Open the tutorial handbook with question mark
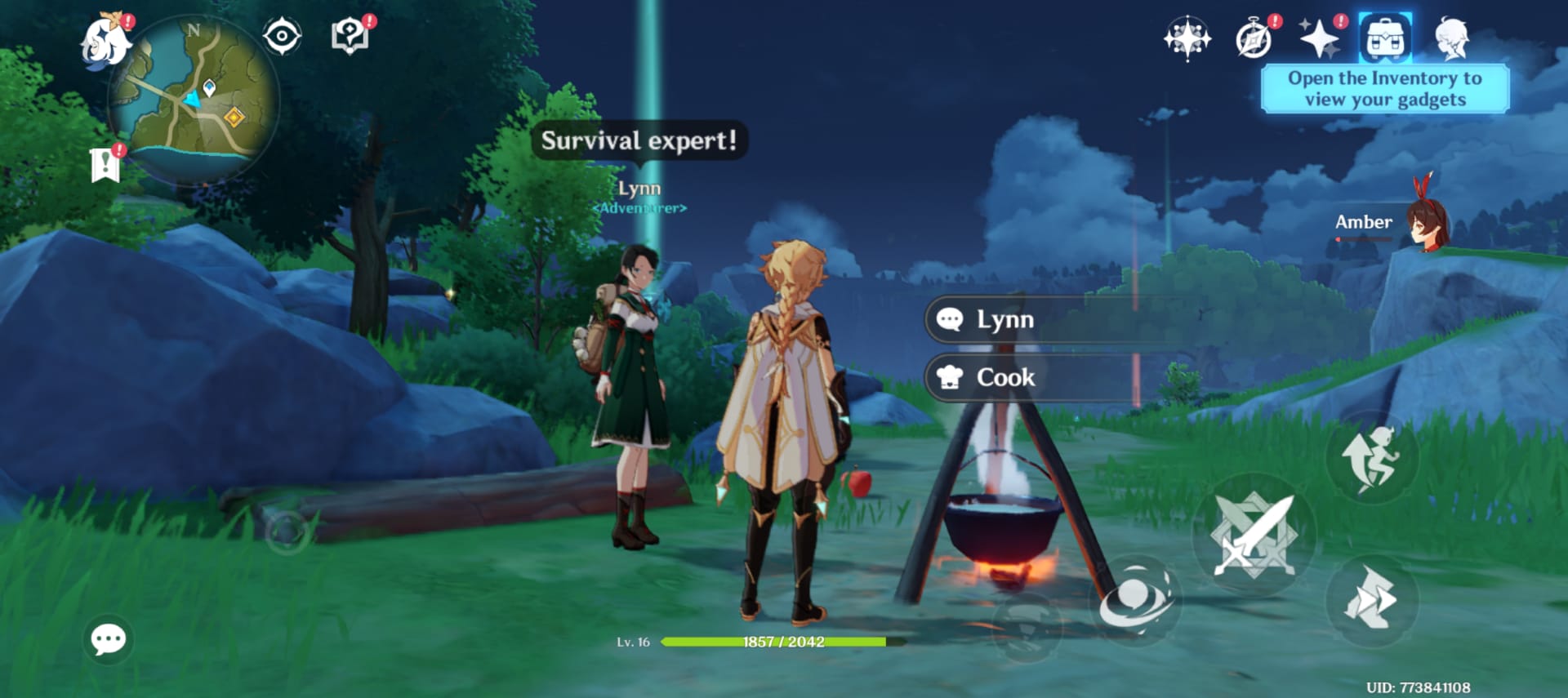 [351, 36]
